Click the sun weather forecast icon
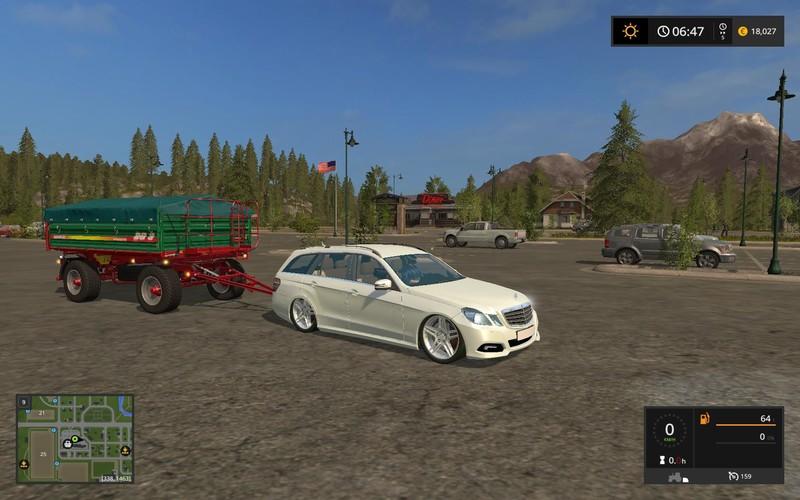800x500 pixels. [x=630, y=31]
